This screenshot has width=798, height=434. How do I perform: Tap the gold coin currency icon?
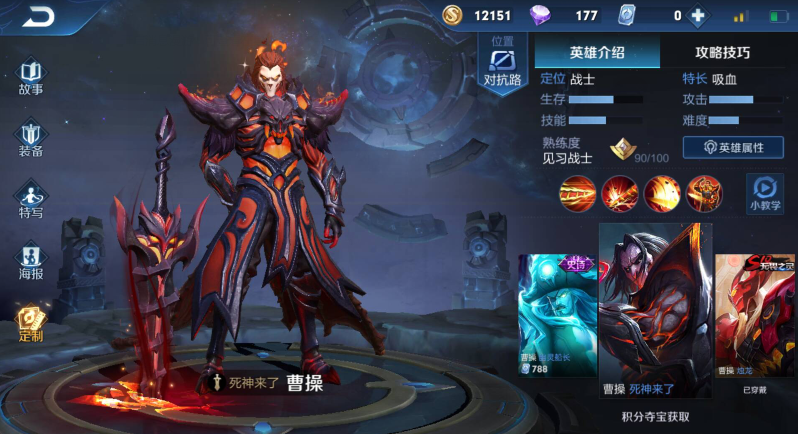pyautogui.click(x=453, y=15)
